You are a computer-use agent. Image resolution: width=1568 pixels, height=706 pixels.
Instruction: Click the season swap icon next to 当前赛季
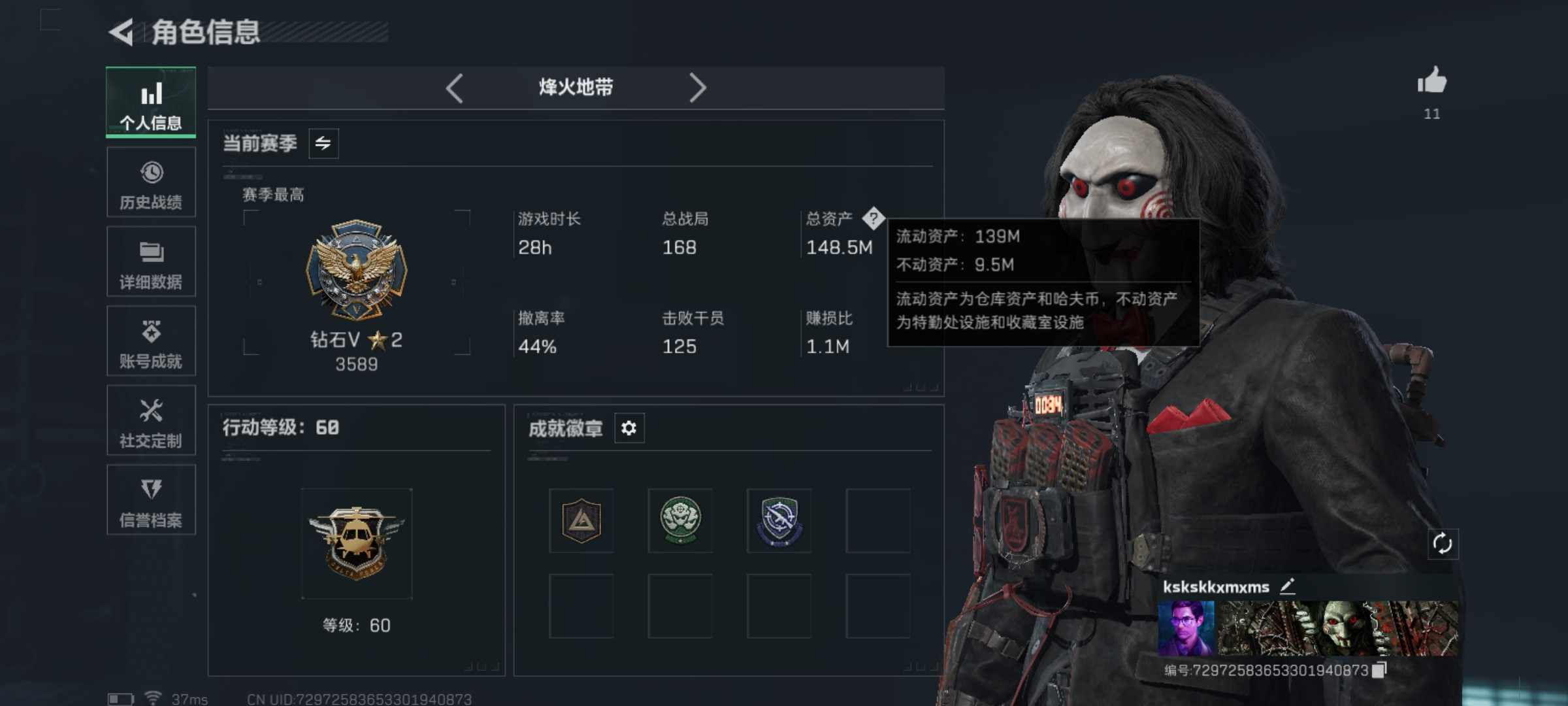point(325,143)
